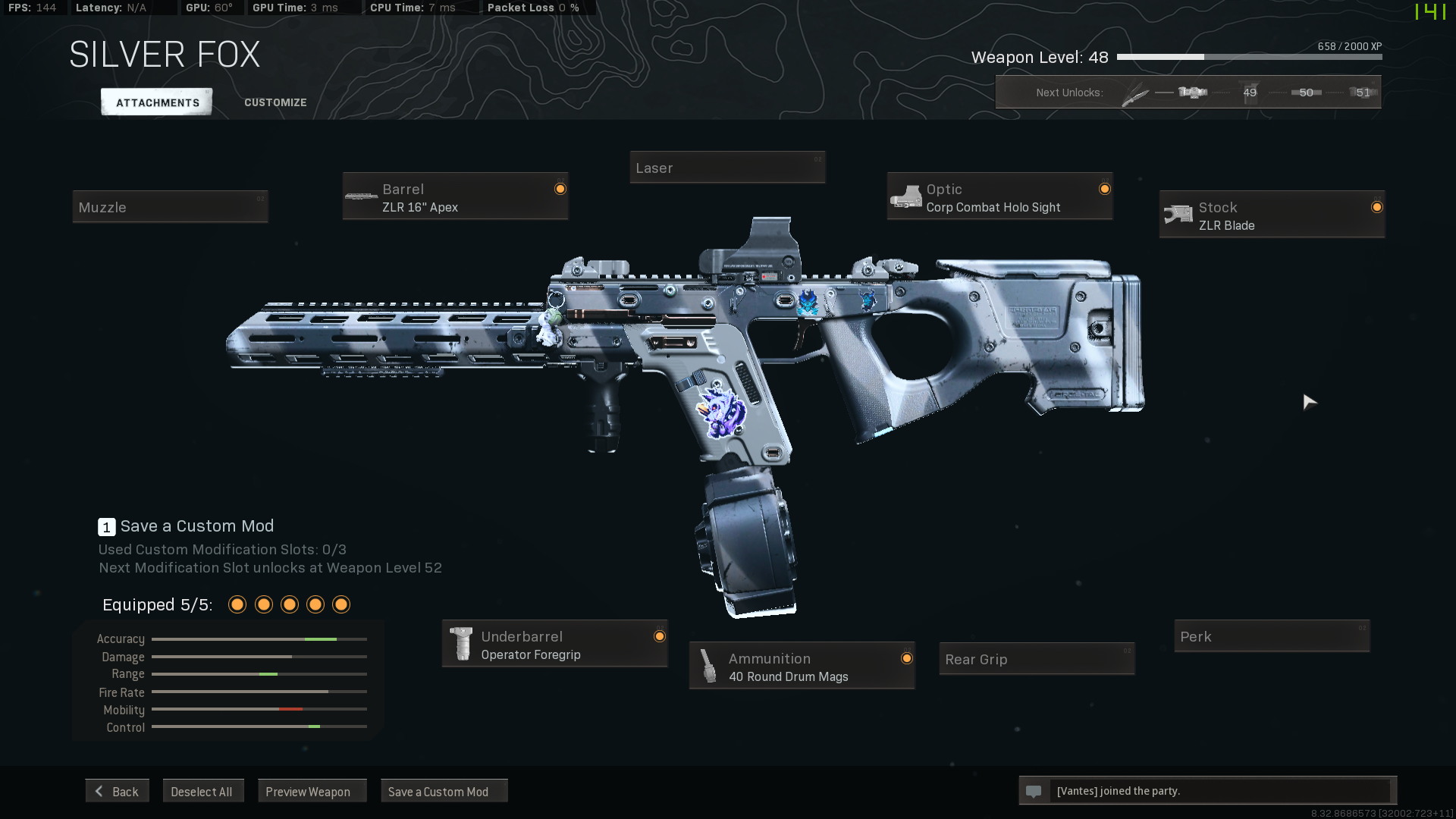Select the empty Muzzle slot
The height and width of the screenshot is (819, 1456).
(170, 207)
